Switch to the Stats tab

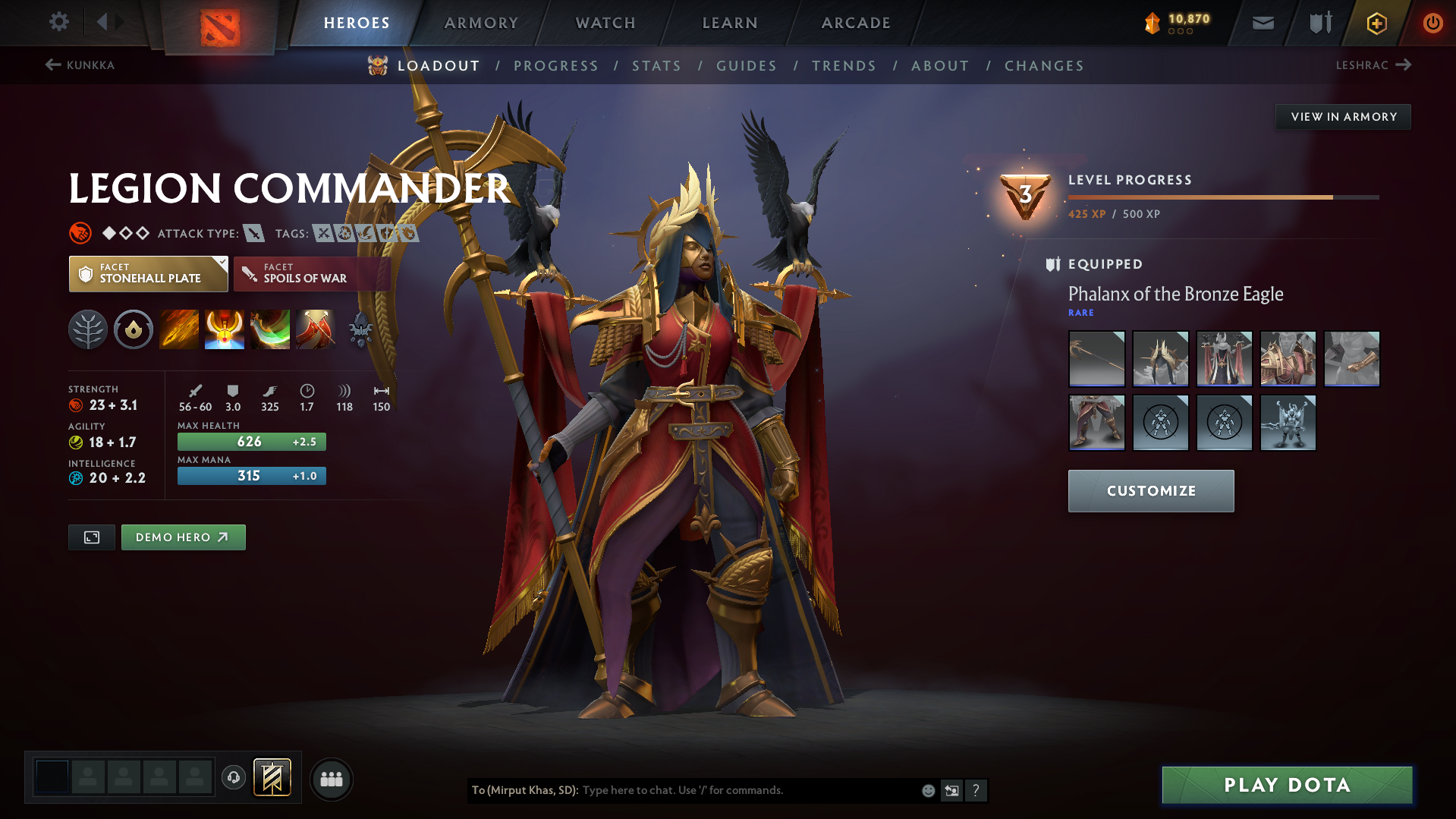[656, 66]
